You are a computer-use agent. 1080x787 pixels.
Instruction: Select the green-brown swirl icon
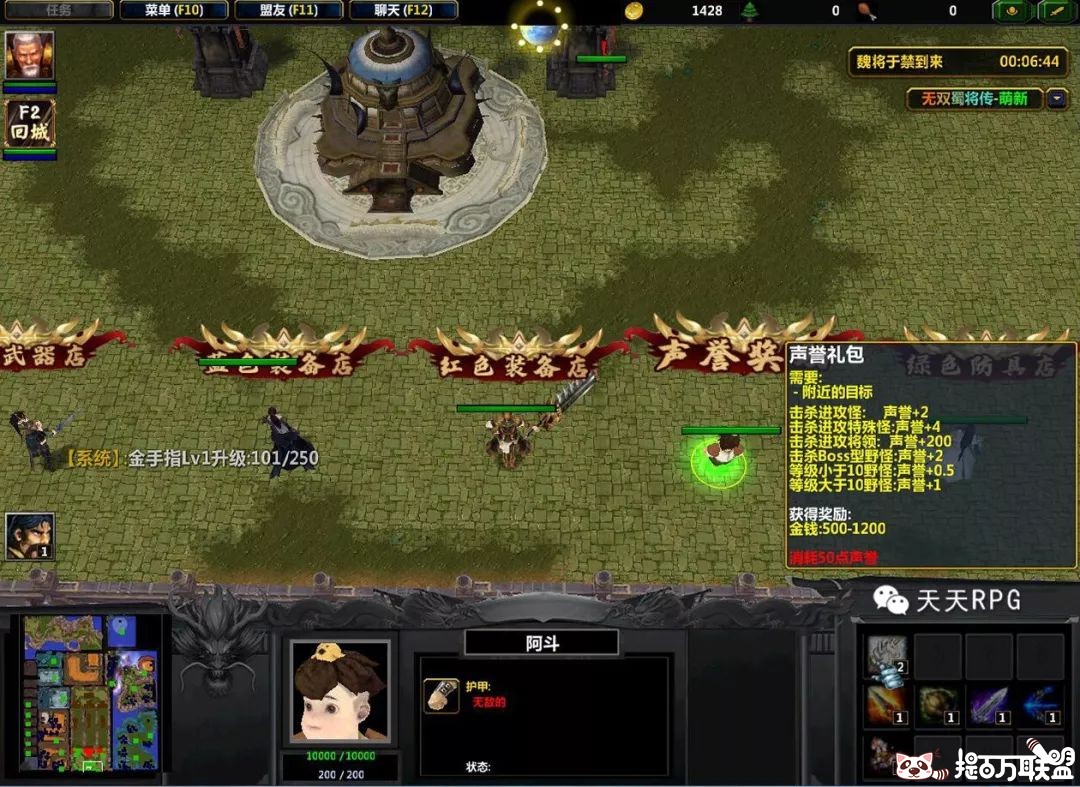point(938,704)
